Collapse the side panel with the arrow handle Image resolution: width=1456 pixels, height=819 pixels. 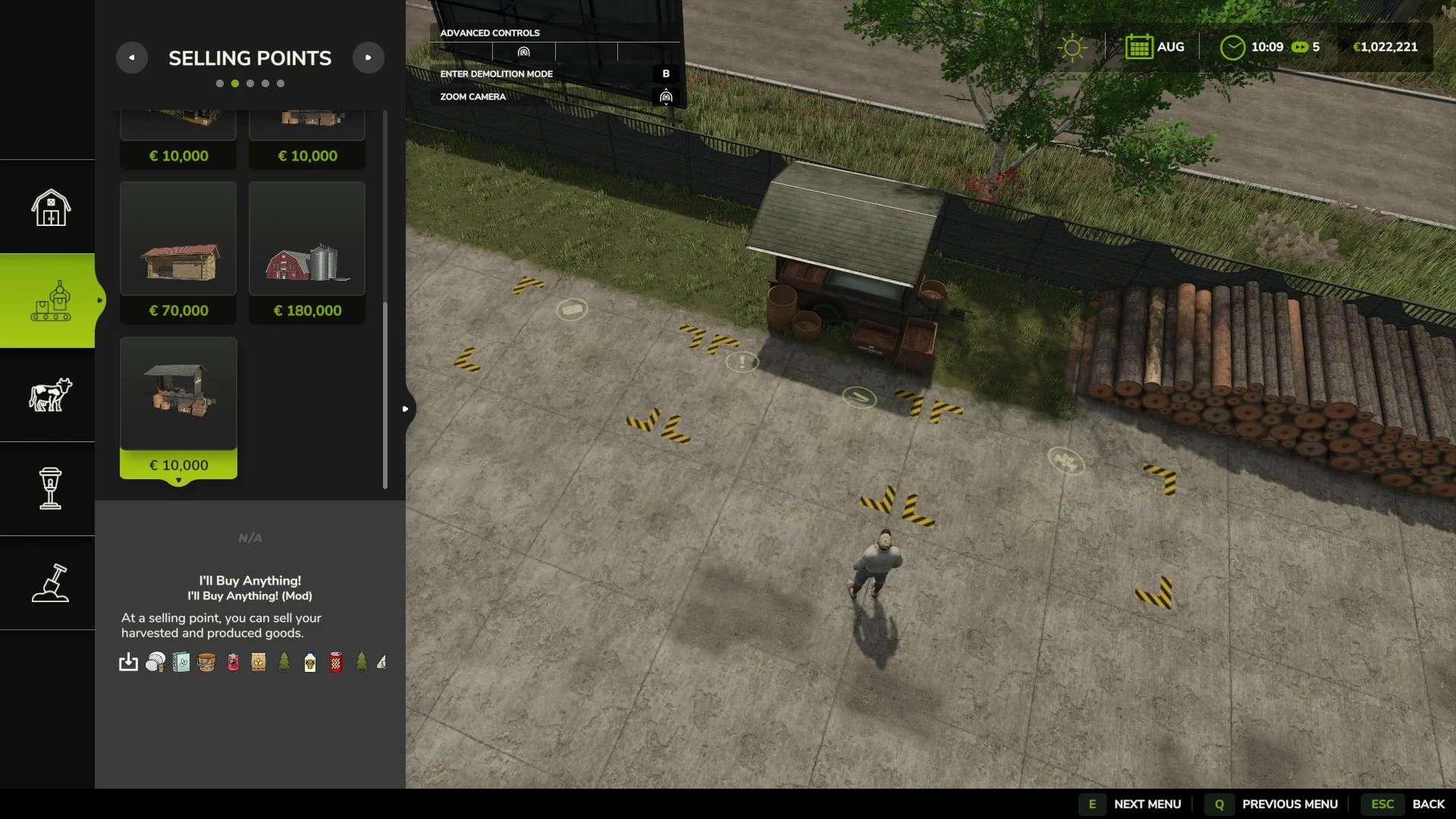coord(406,409)
